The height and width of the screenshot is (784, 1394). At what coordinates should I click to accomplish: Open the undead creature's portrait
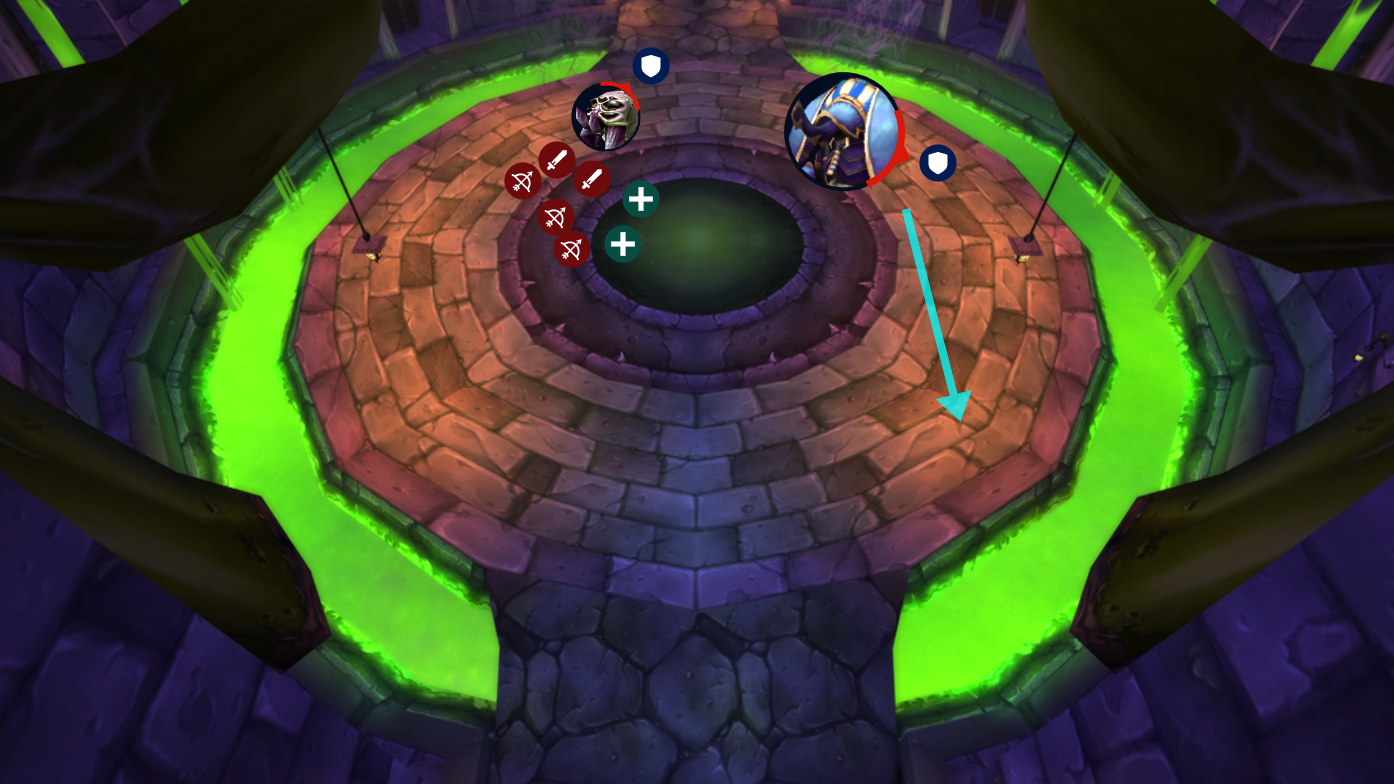click(606, 114)
